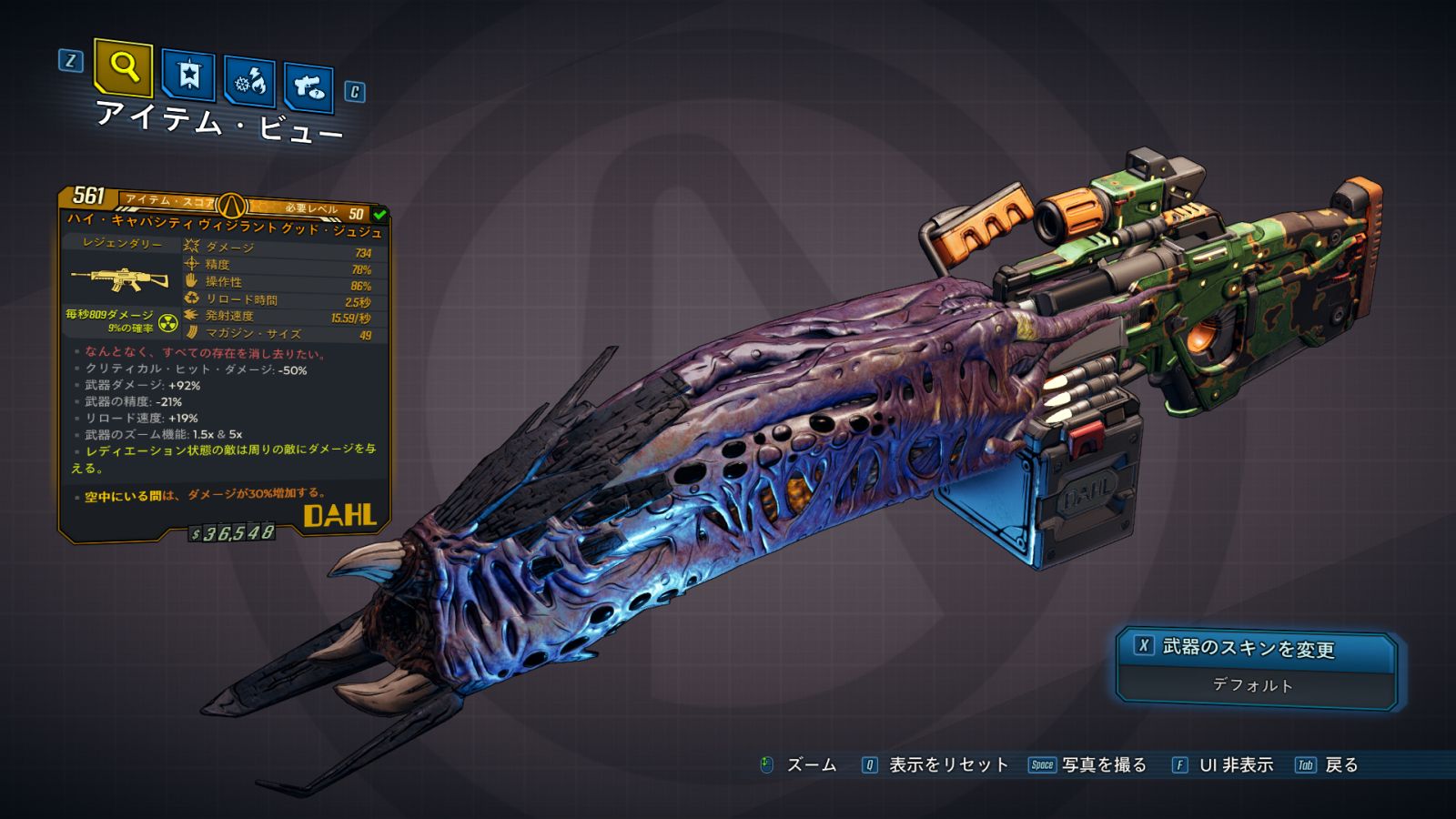The height and width of the screenshot is (819, 1456).
Task: Hide the interface via UI 非表示
Action: click(1235, 765)
